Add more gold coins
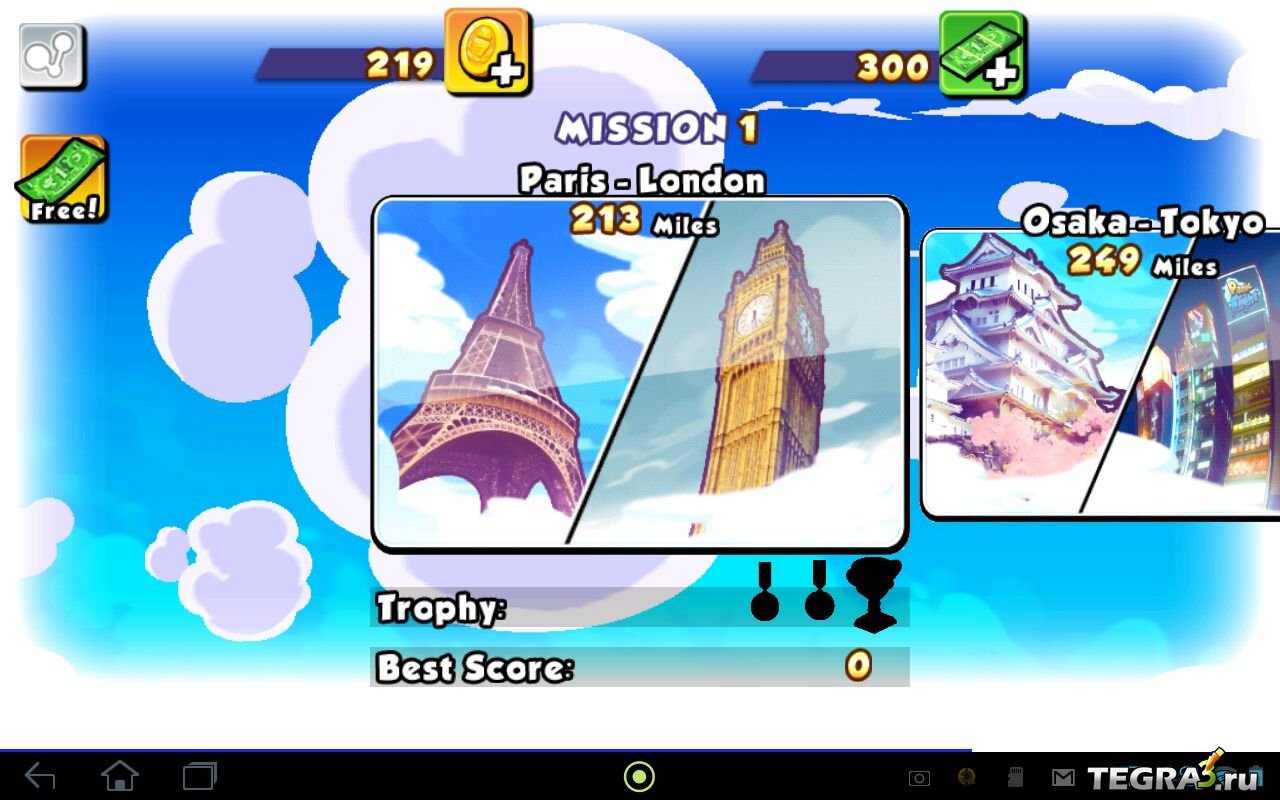The height and width of the screenshot is (800, 1280). pyautogui.click(x=487, y=52)
